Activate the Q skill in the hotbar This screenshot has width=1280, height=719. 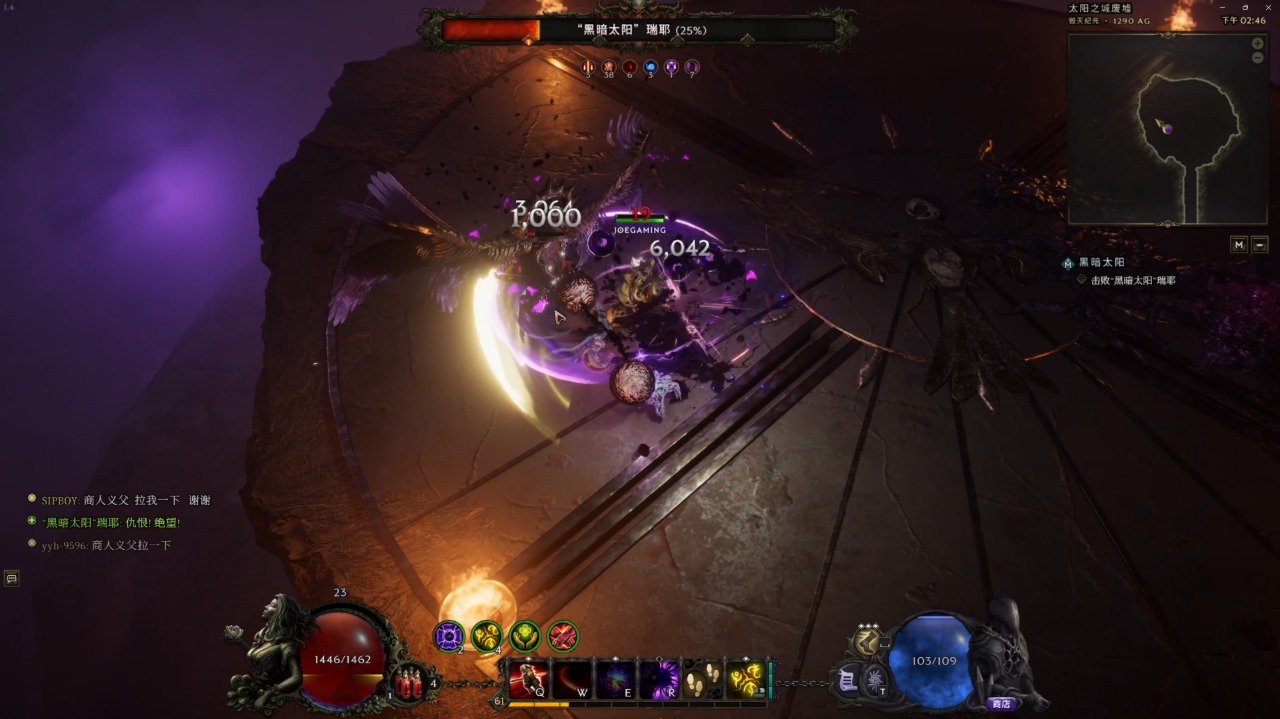528,680
